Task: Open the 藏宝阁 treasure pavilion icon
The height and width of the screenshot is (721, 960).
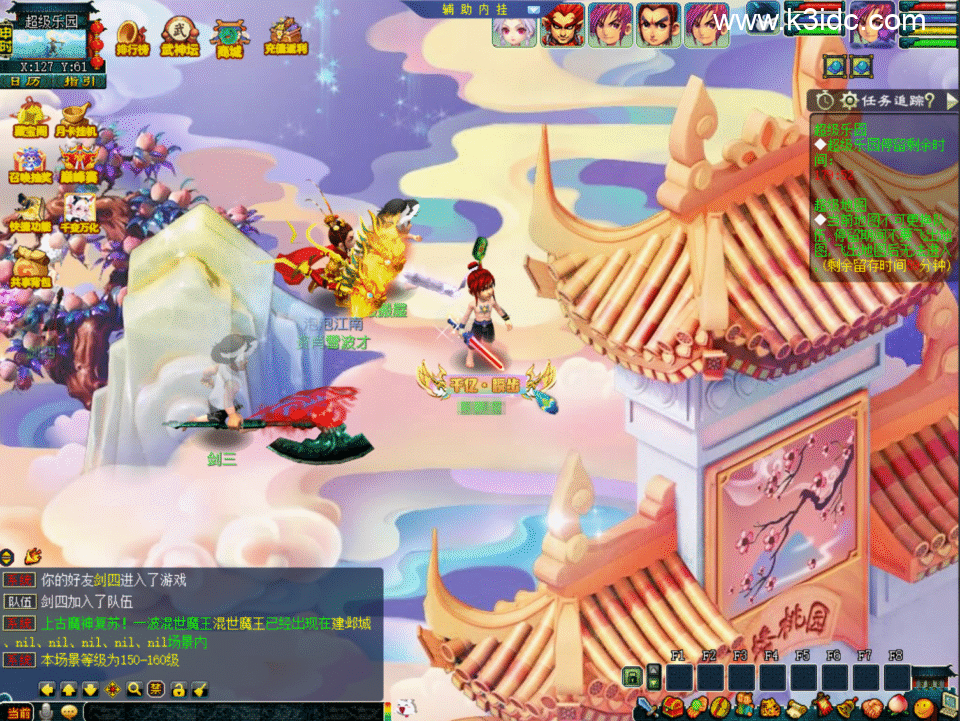Action: click(29, 117)
